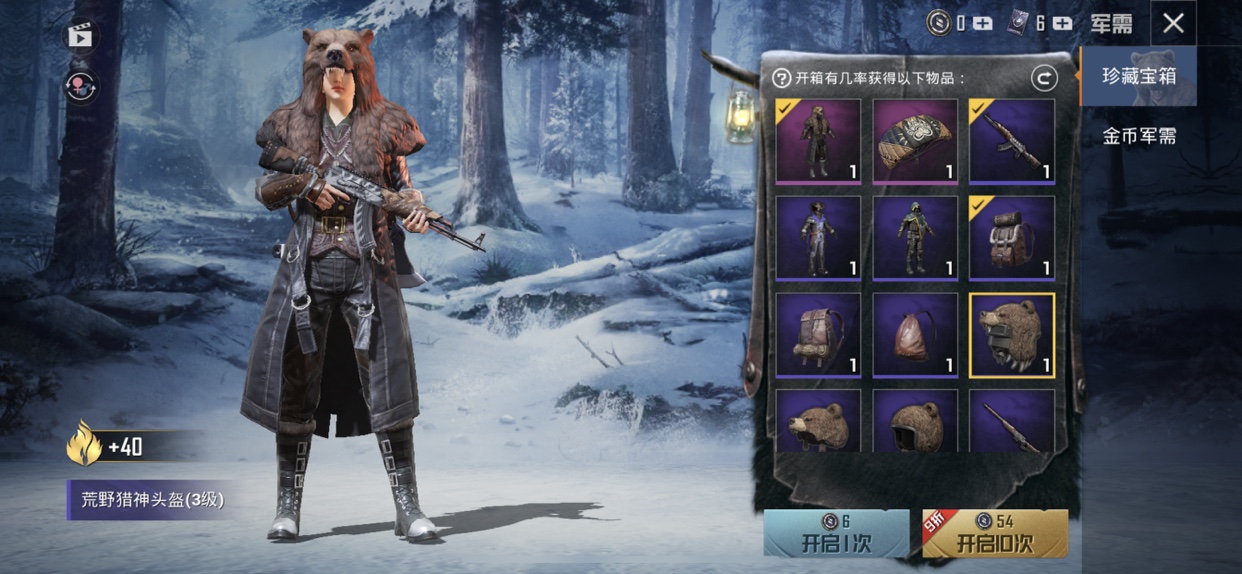Select the AKM rifle skin slot
Screen dimensions: 1242x574
pyautogui.click(x=1012, y=141)
